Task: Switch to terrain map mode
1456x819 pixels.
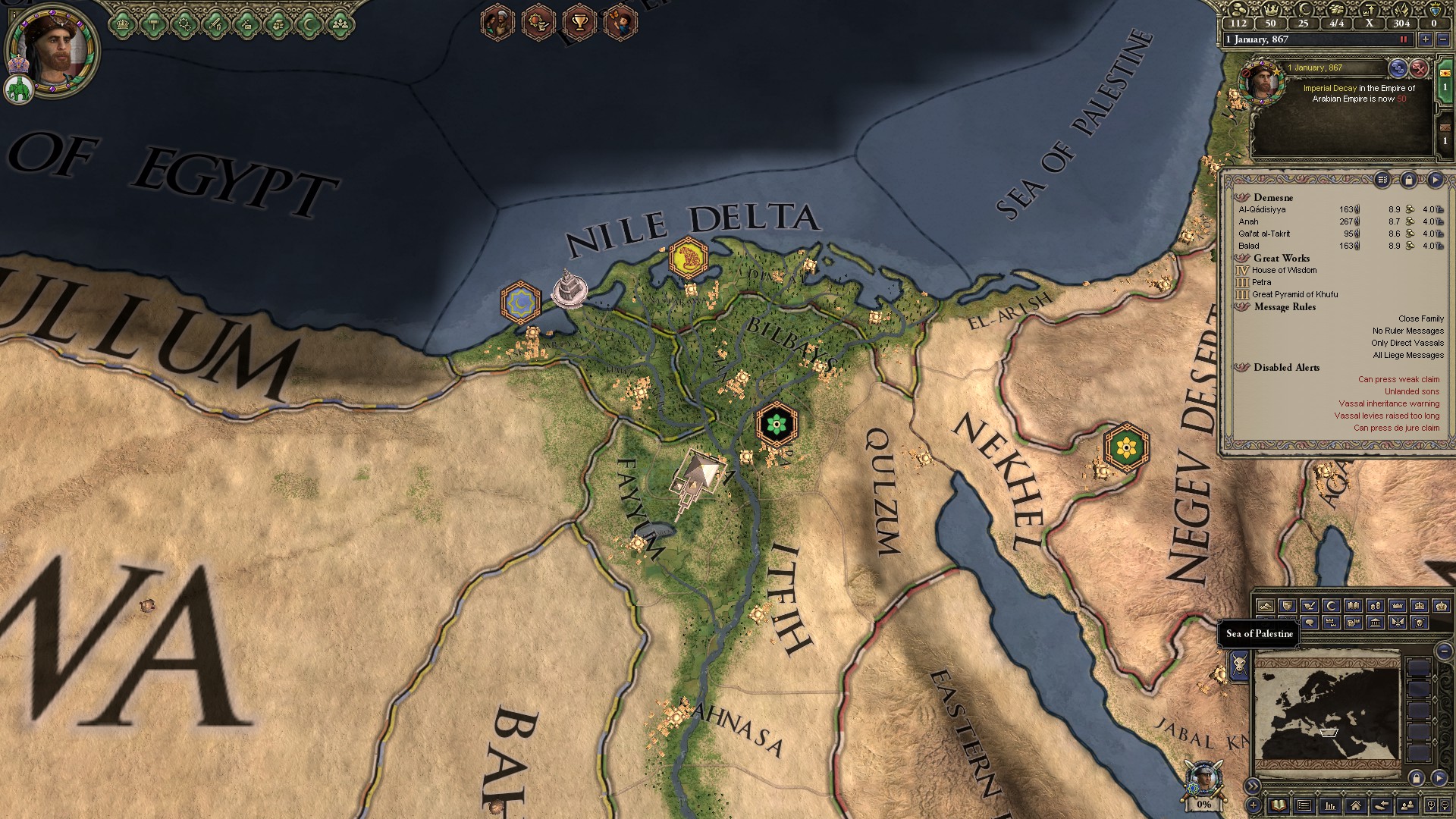Action: tap(1265, 607)
